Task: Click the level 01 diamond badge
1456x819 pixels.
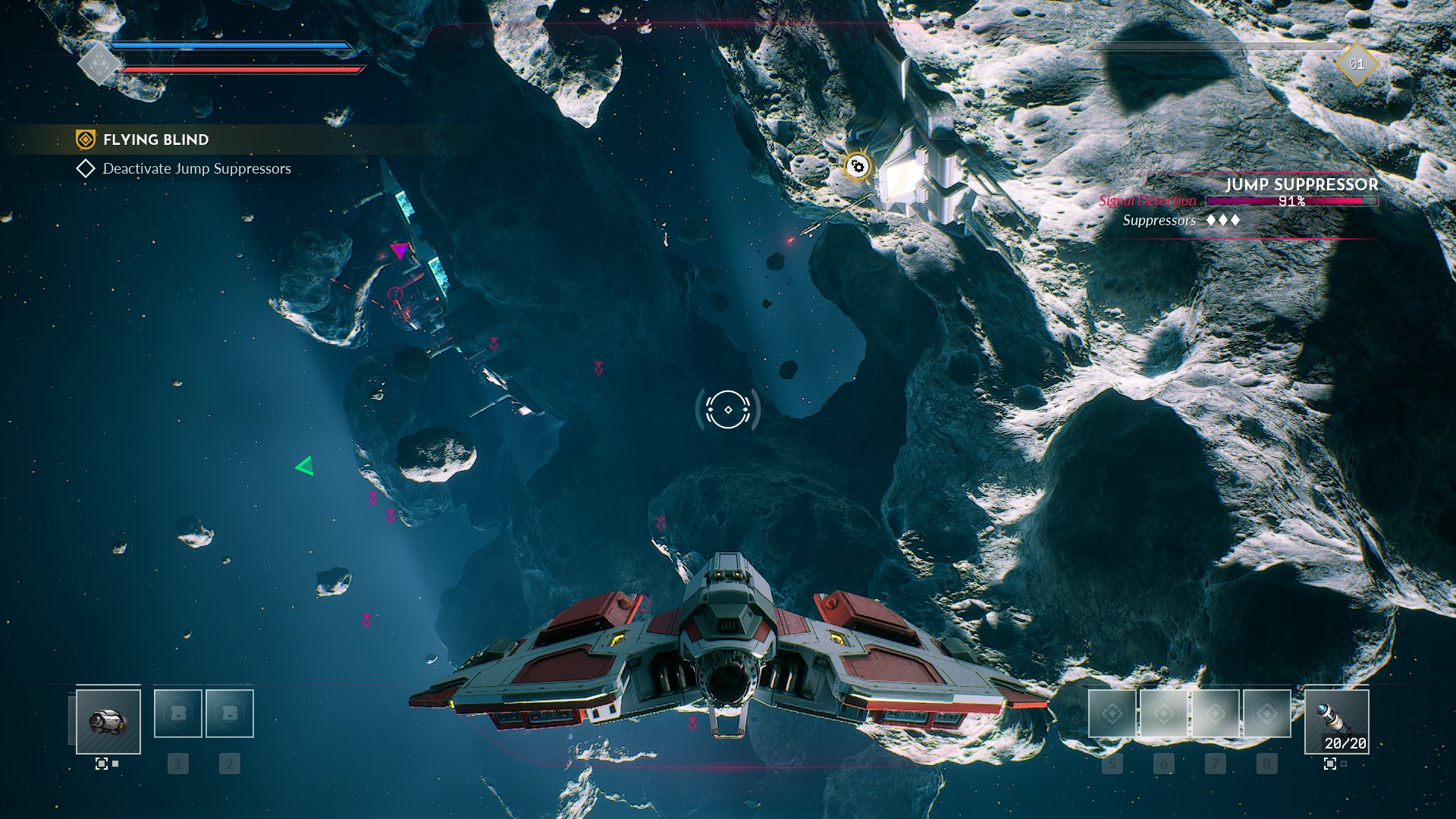Action: [1357, 64]
